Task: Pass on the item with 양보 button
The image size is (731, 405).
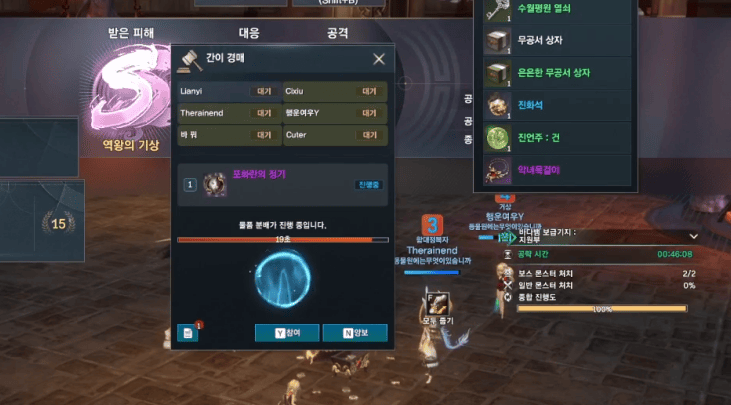Action: (354, 333)
